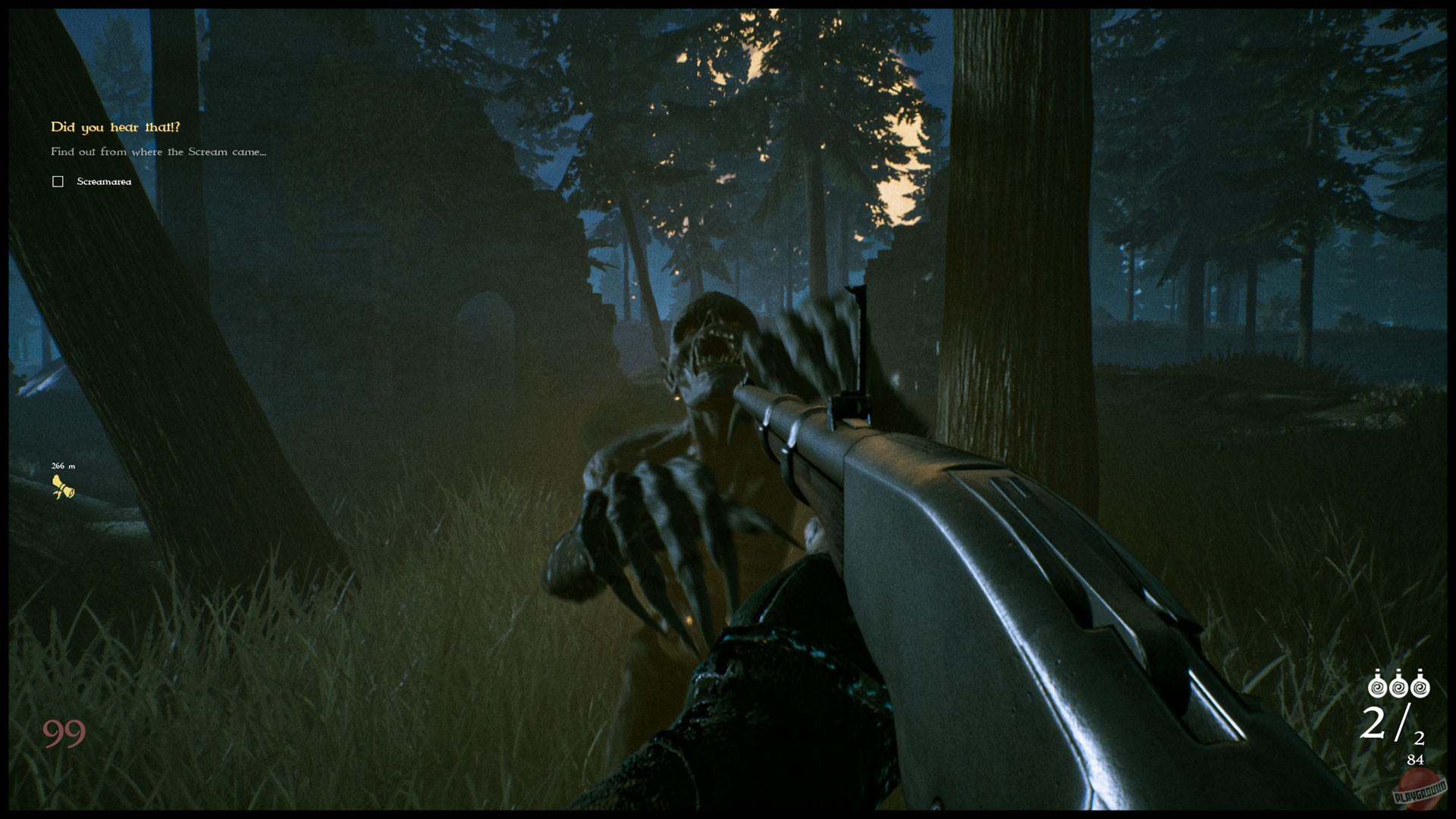This screenshot has height=819, width=1456.
Task: Check the Screamarea objective checkbox
Action: (58, 181)
